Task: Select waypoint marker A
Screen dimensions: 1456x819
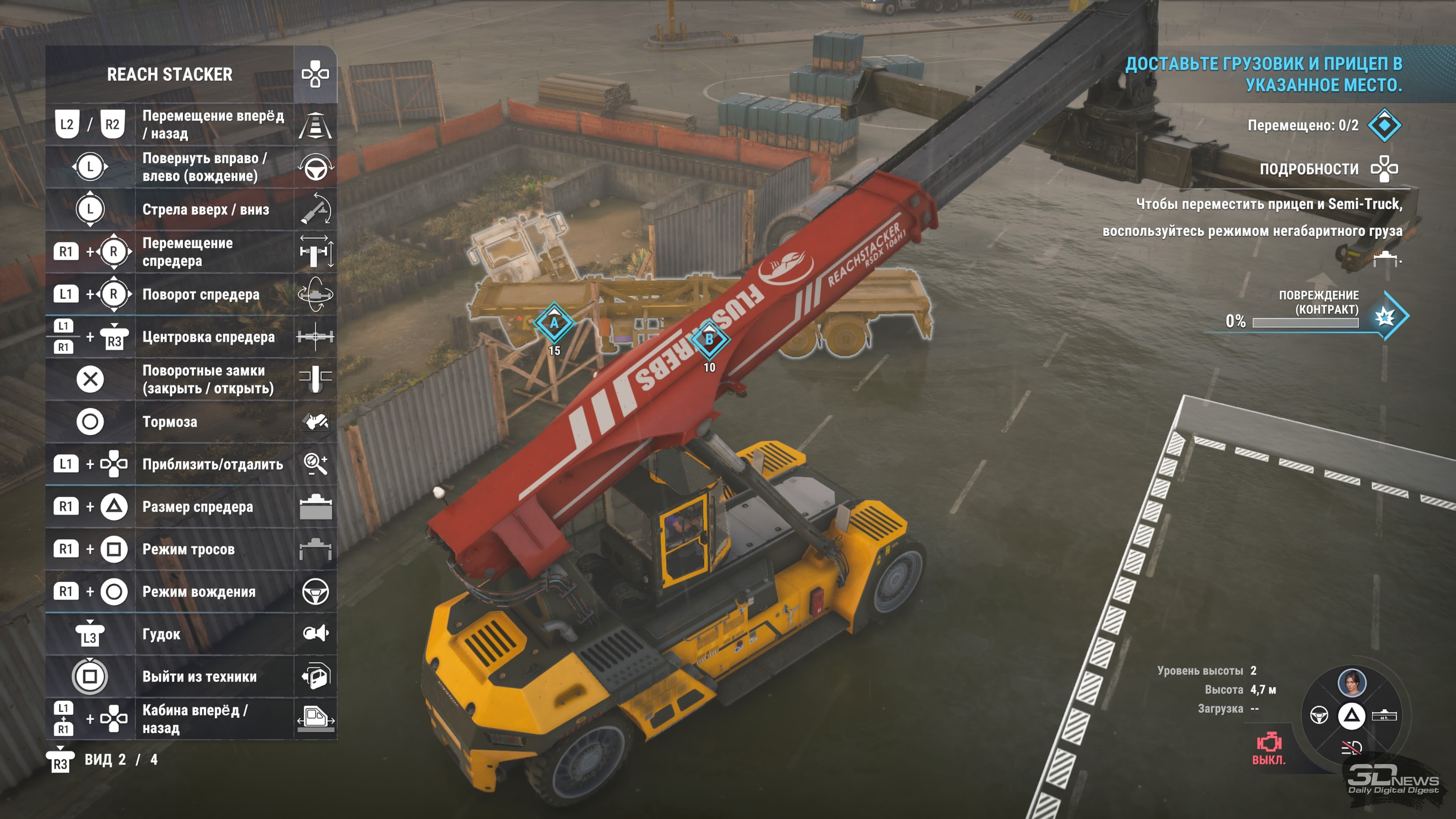Action: (x=554, y=323)
